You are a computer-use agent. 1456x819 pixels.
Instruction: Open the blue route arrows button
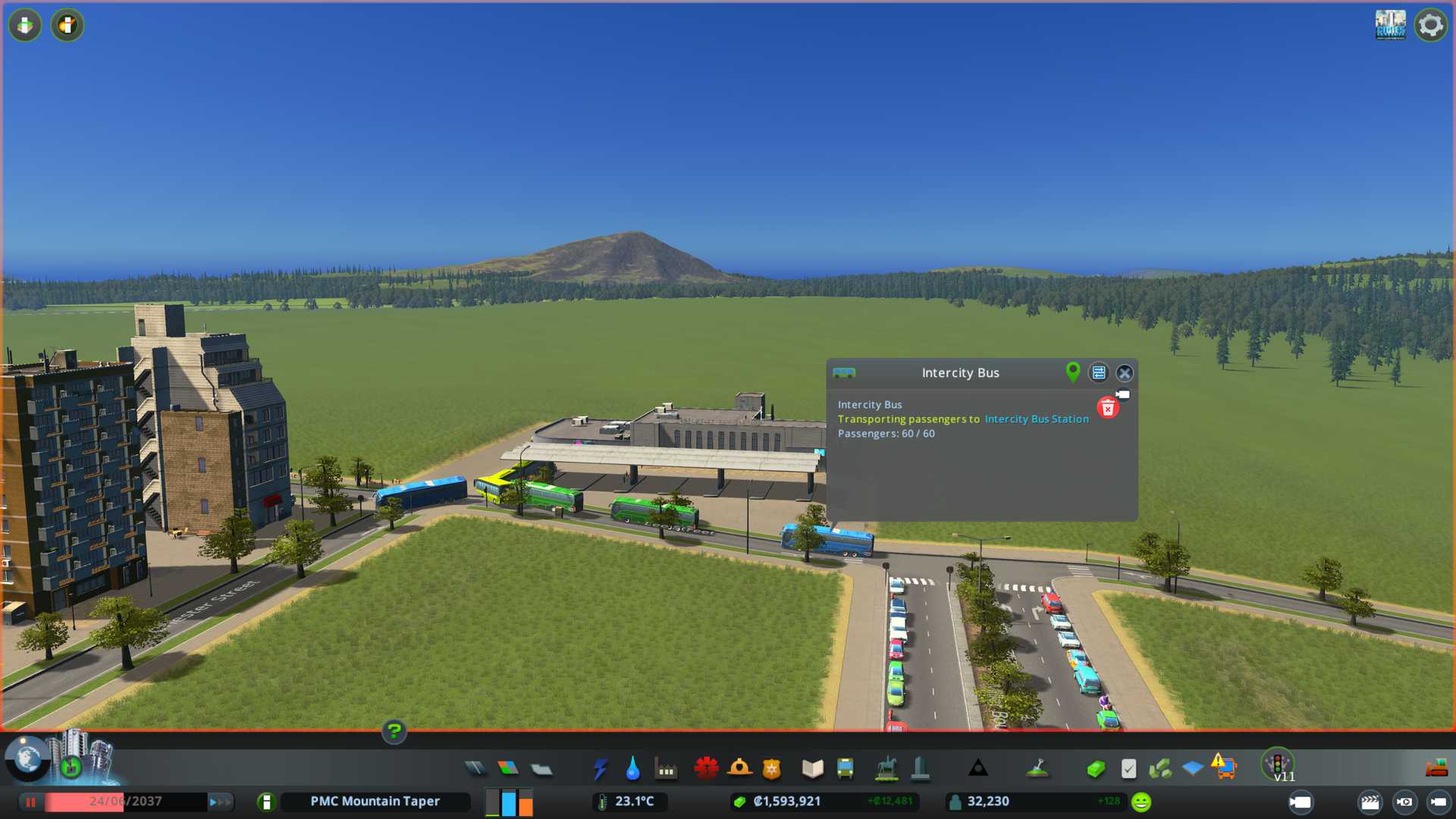click(1098, 373)
